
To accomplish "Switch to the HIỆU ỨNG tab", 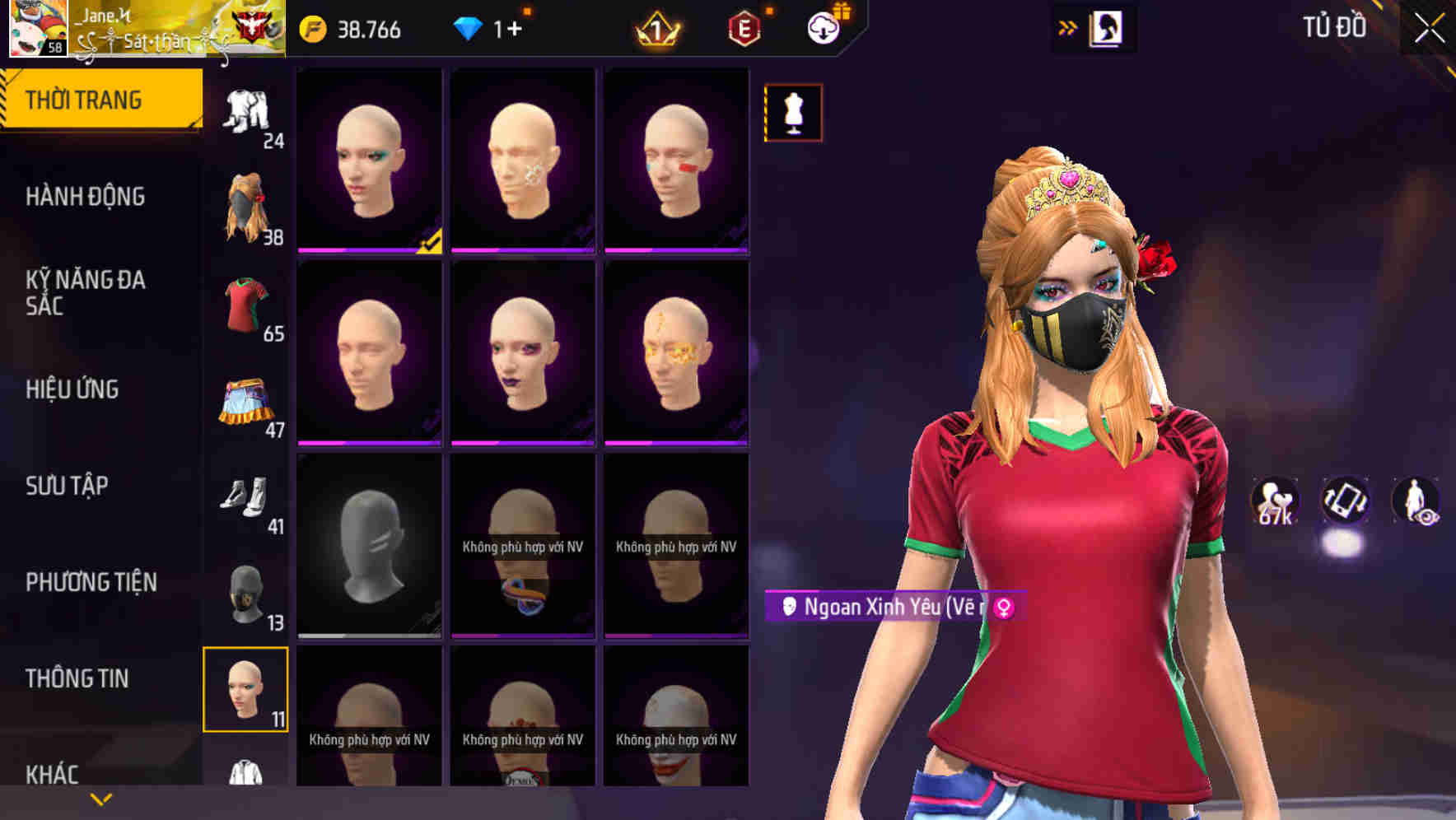I will pos(74,389).
